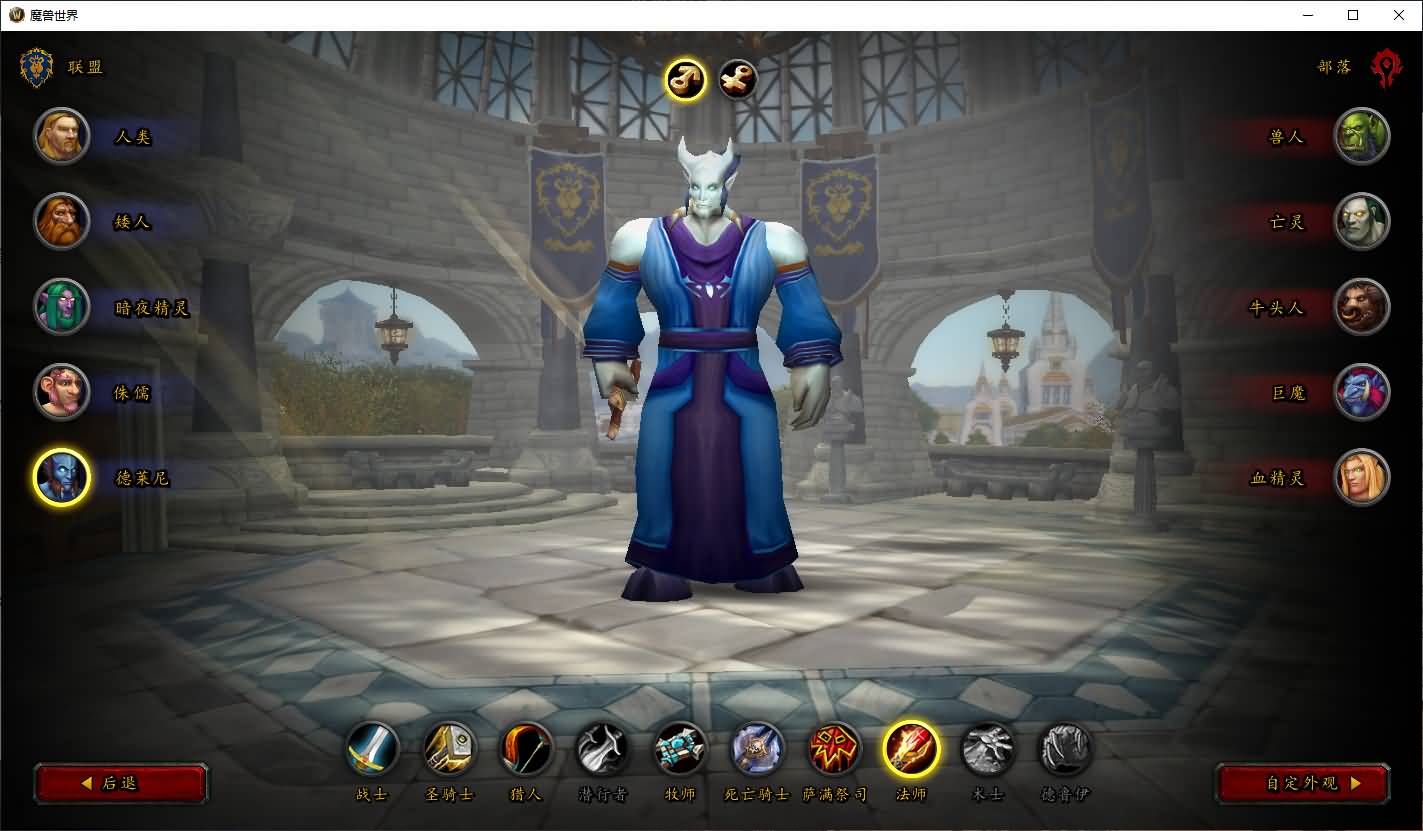Pick the Hunter class (猎人)
Image resolution: width=1423 pixels, height=831 pixels.
click(x=526, y=749)
